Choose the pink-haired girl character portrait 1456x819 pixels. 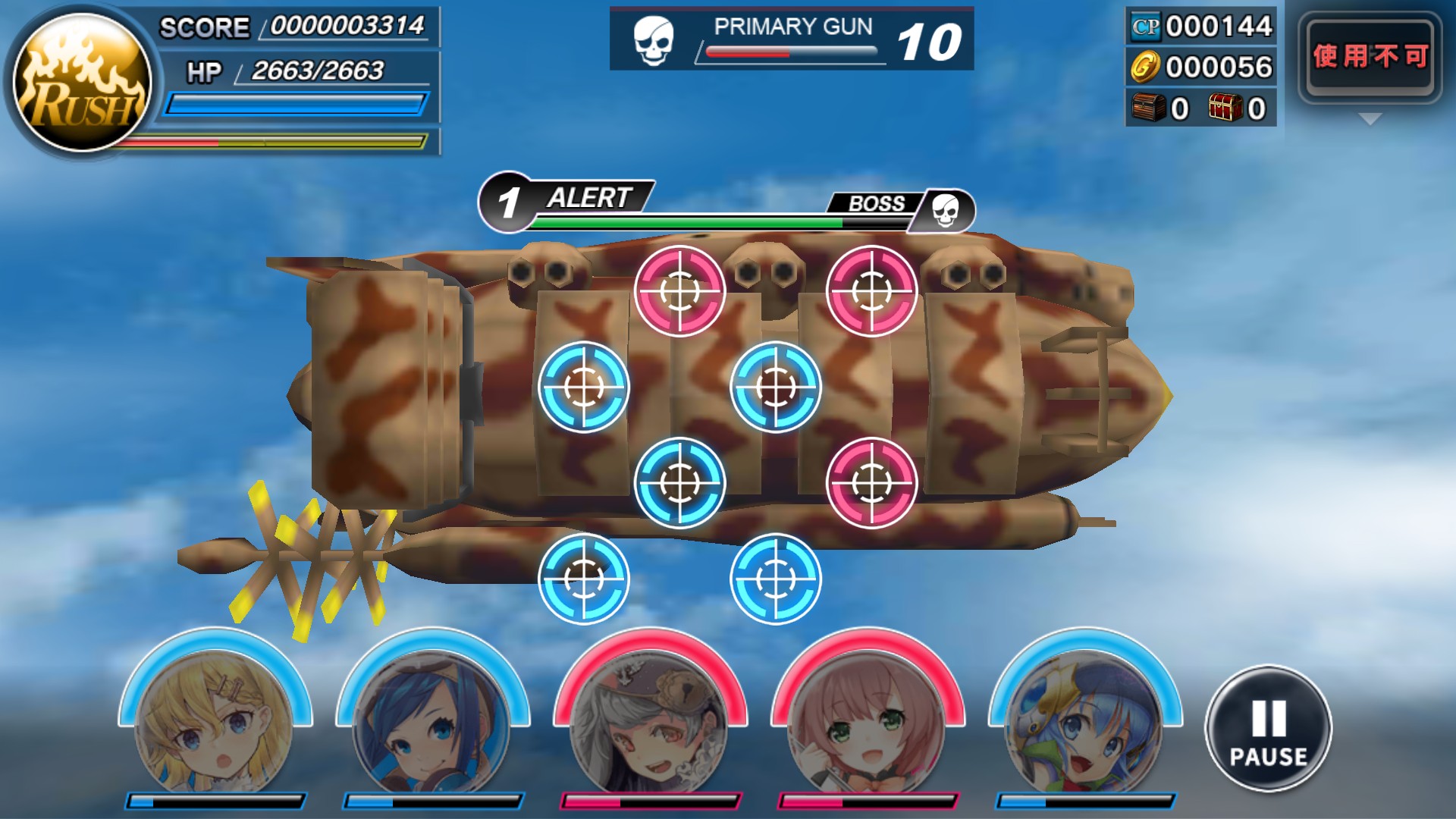[x=868, y=720]
